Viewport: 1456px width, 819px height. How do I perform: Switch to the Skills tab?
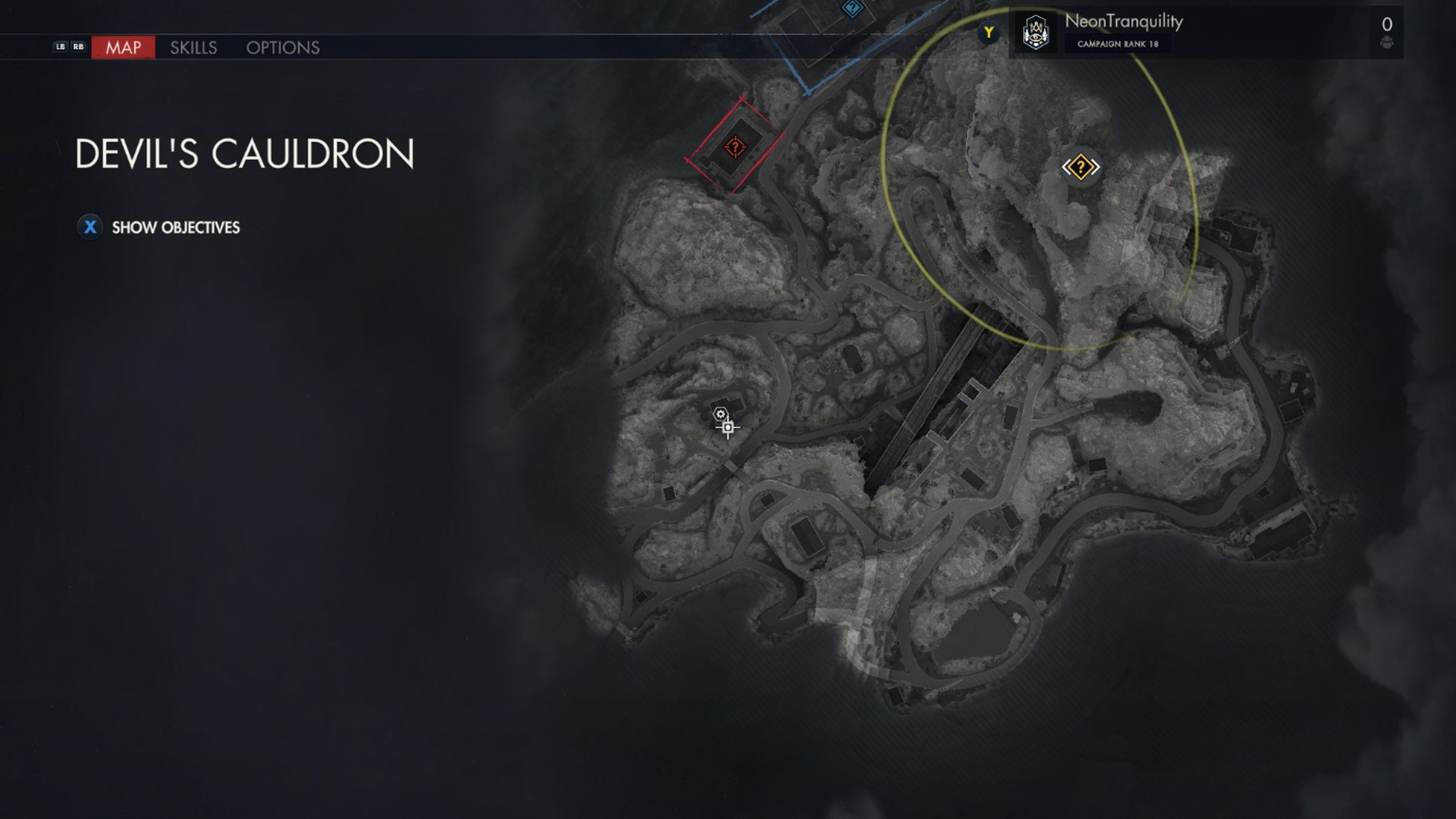(193, 48)
